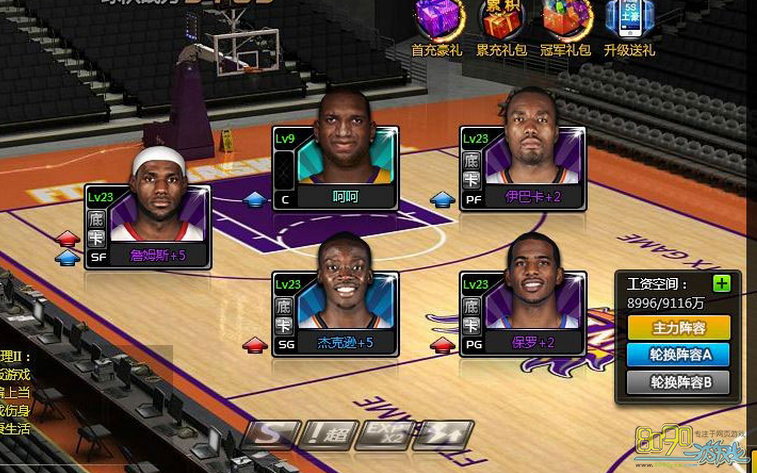
Task: Open the 累充礼包 gift pack
Action: pos(500,22)
